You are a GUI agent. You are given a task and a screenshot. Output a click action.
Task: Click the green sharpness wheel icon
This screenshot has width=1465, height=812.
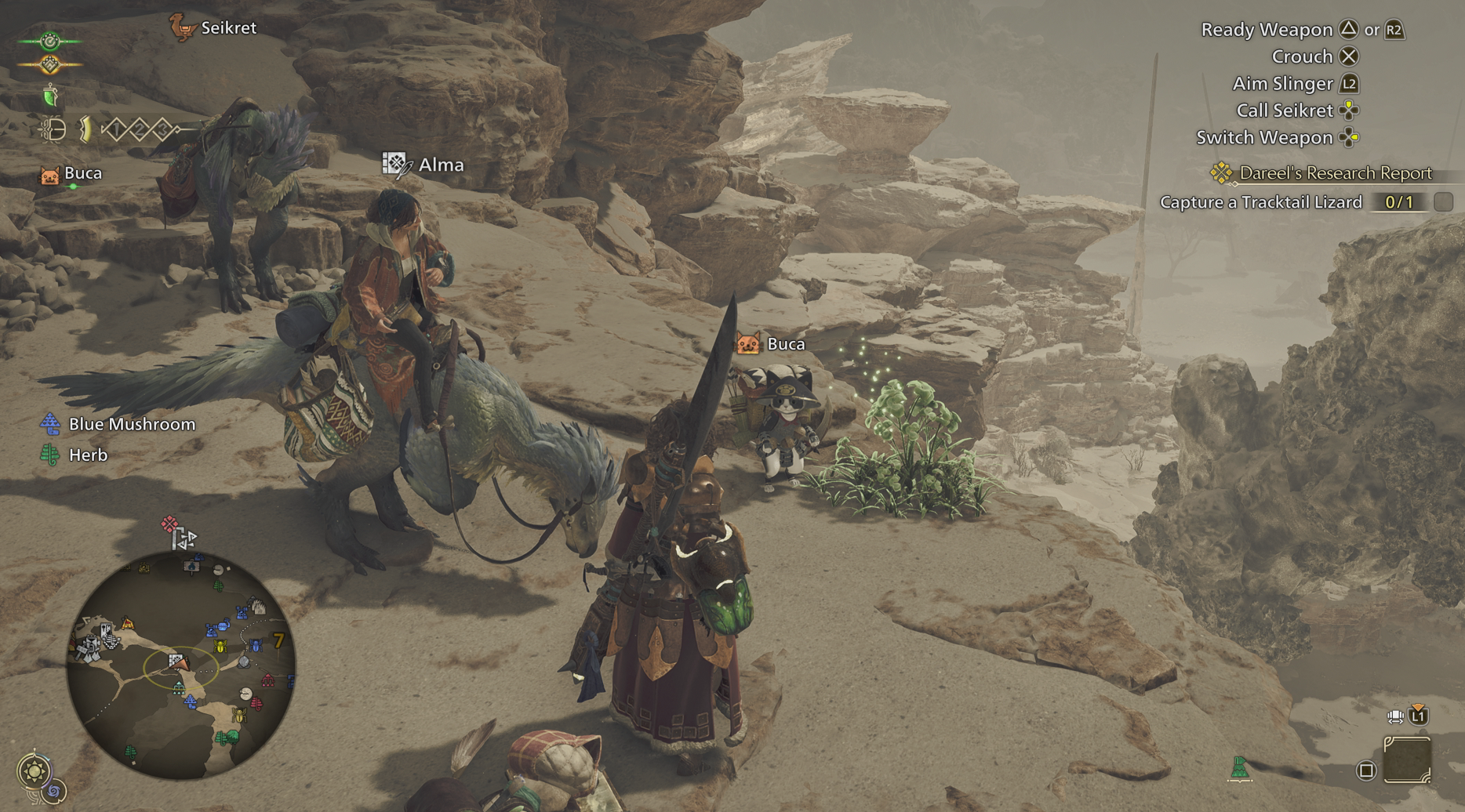[49, 41]
